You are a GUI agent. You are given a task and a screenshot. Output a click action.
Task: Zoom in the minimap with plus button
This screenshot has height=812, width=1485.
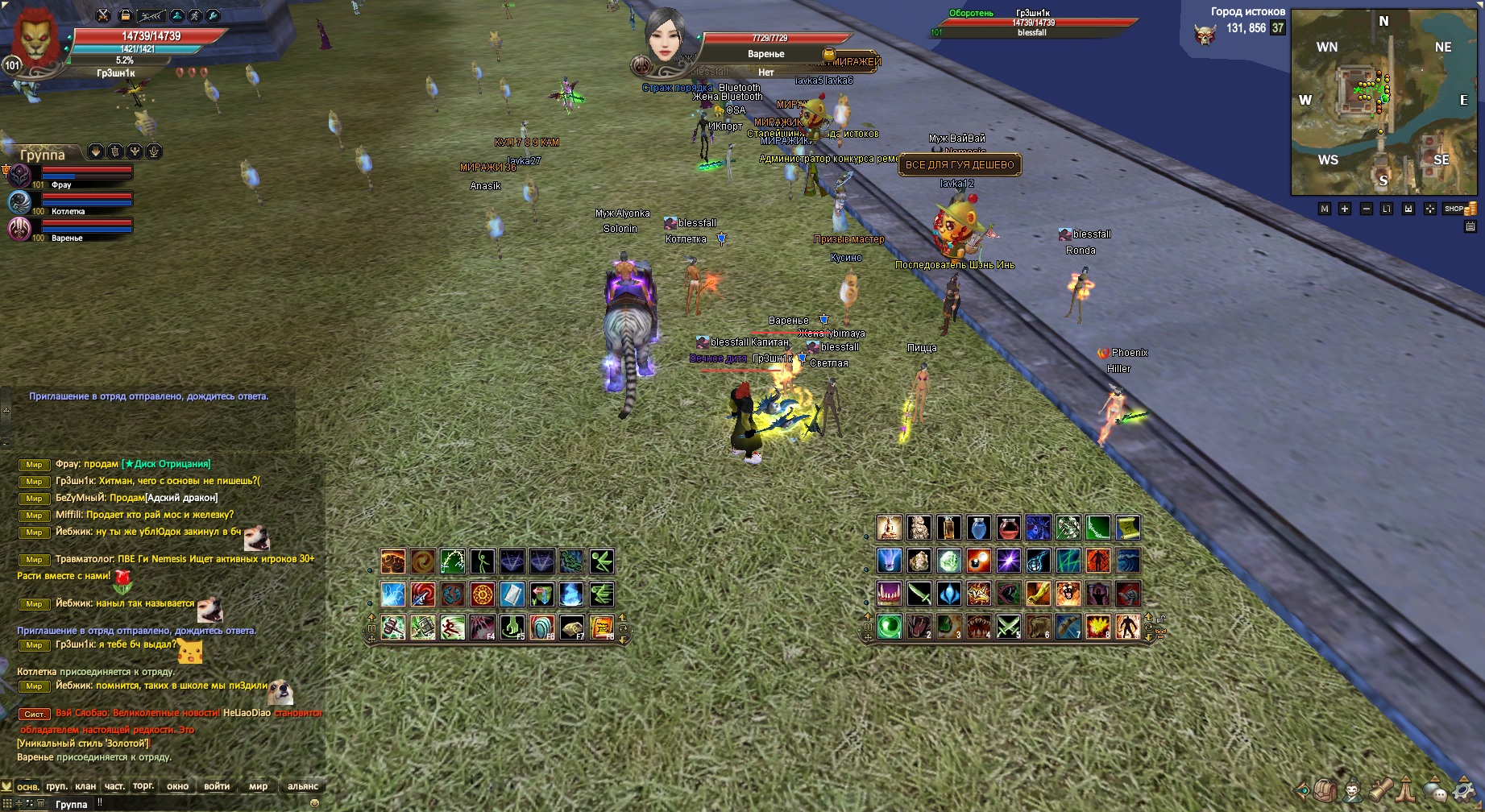click(1345, 209)
